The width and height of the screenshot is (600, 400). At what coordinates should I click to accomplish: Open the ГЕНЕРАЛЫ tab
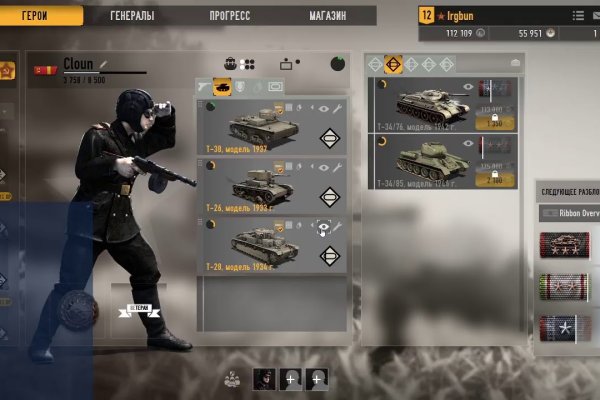pyautogui.click(x=132, y=16)
